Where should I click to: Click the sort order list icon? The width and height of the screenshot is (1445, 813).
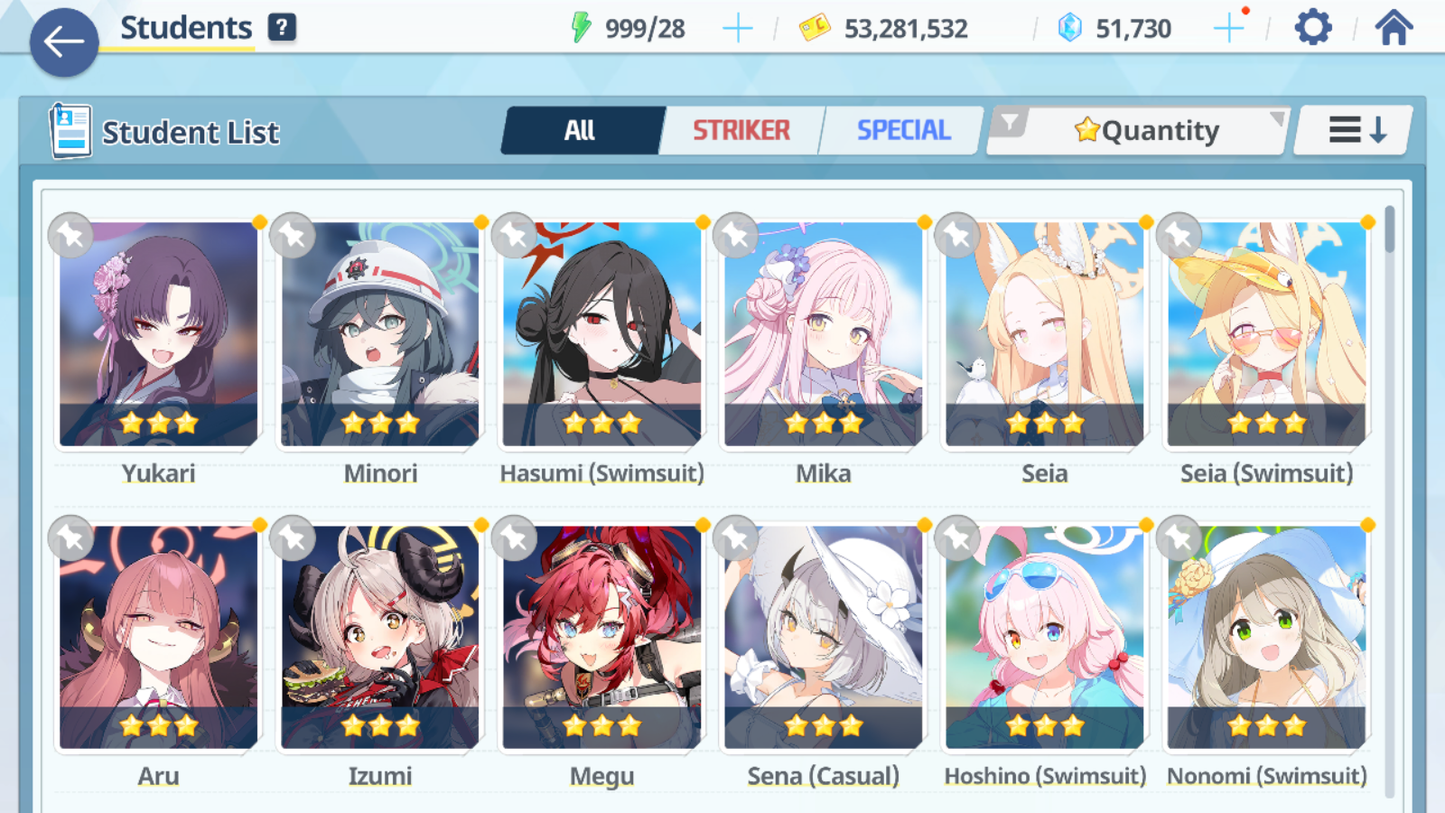(1352, 129)
